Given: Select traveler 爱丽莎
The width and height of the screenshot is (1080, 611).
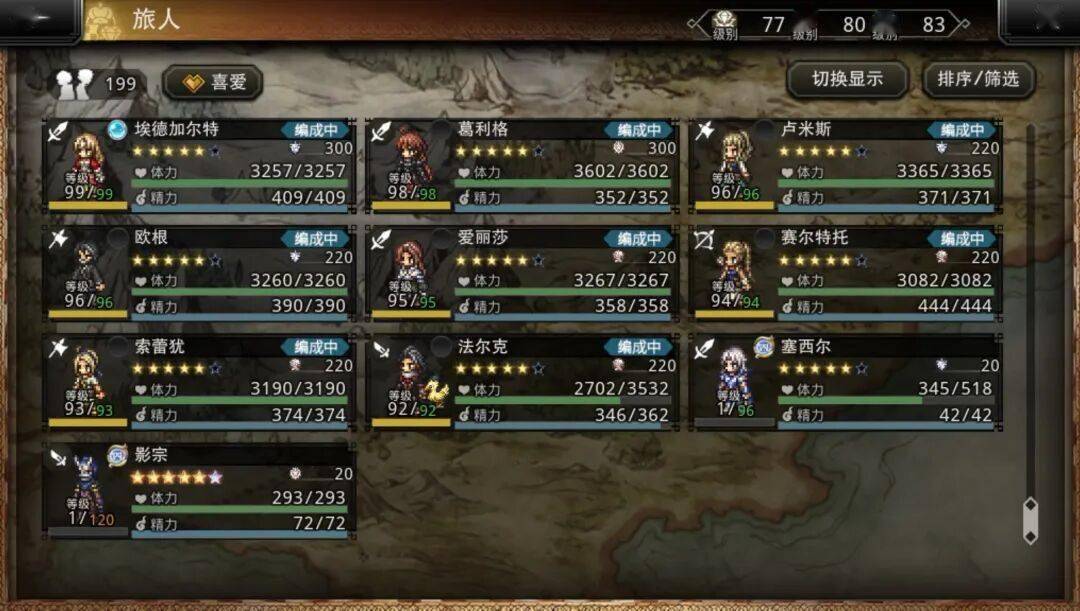Looking at the screenshot, I should click(522, 273).
